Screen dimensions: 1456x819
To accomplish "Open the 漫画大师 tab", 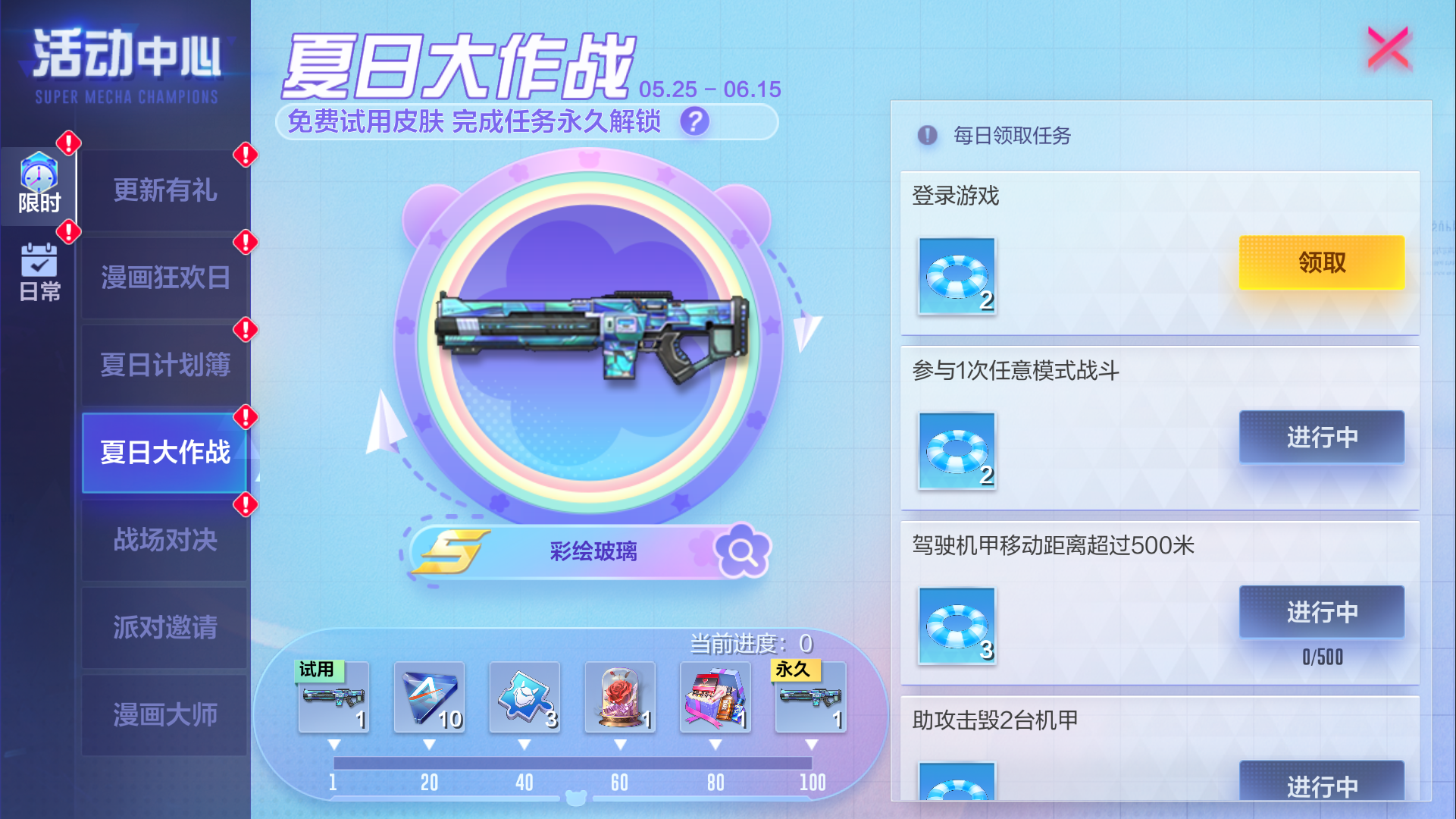I will click(x=163, y=714).
